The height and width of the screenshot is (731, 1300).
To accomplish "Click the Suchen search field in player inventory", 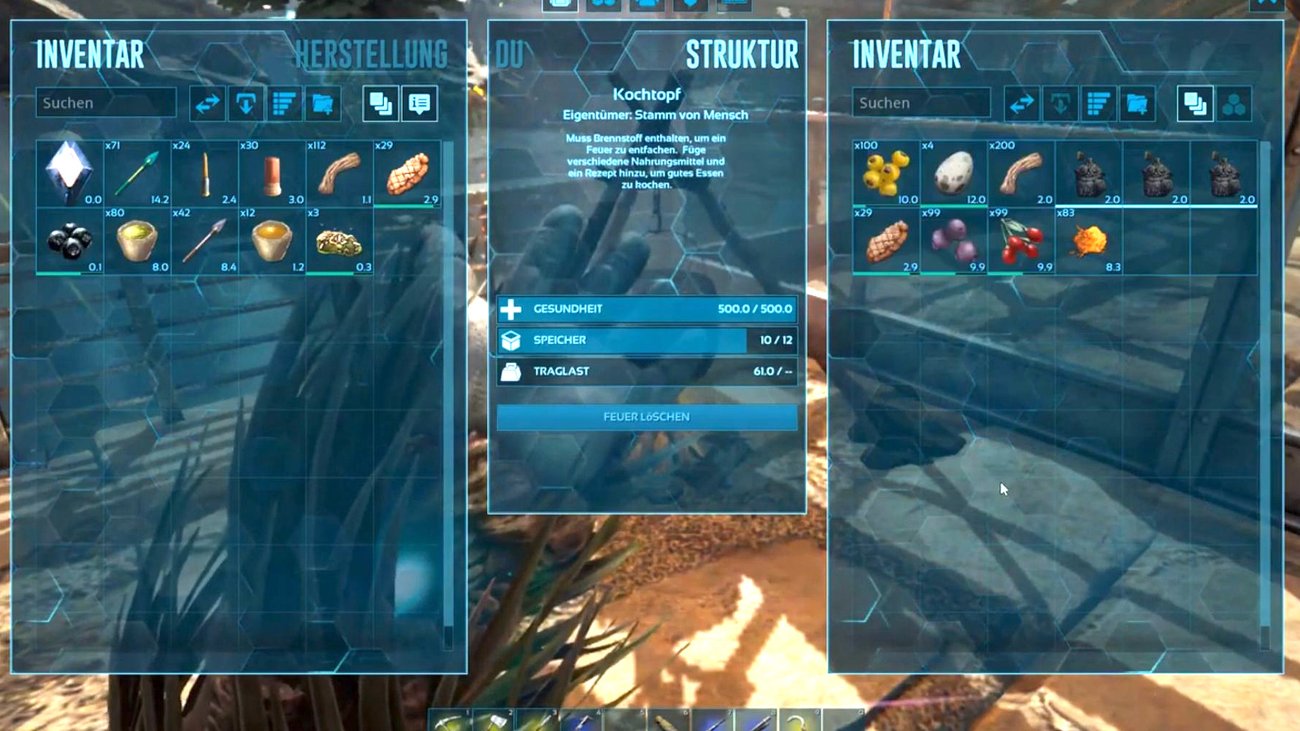I will [106, 102].
